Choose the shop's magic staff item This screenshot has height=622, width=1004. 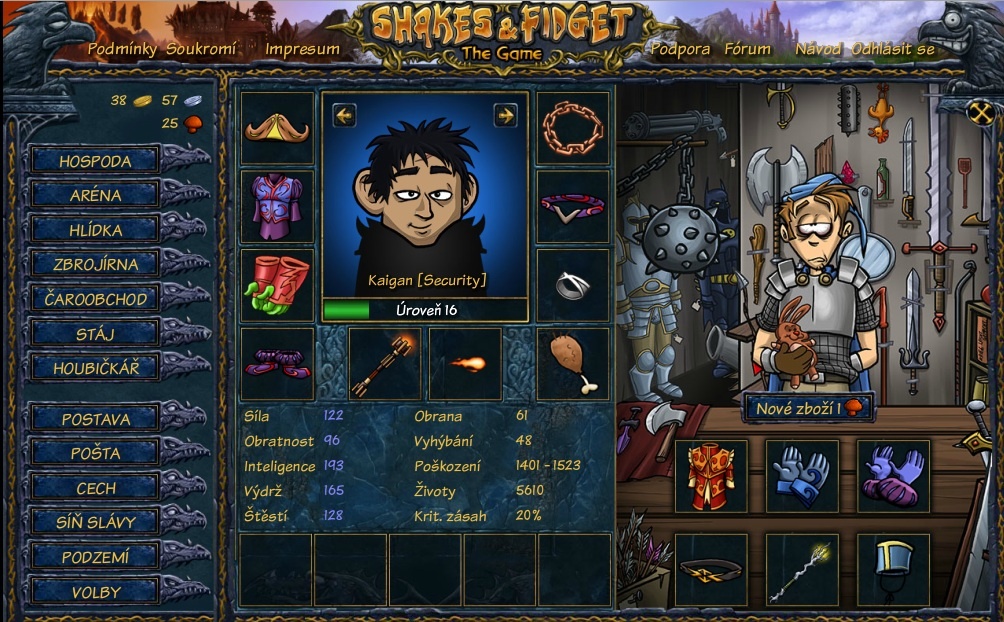click(802, 569)
